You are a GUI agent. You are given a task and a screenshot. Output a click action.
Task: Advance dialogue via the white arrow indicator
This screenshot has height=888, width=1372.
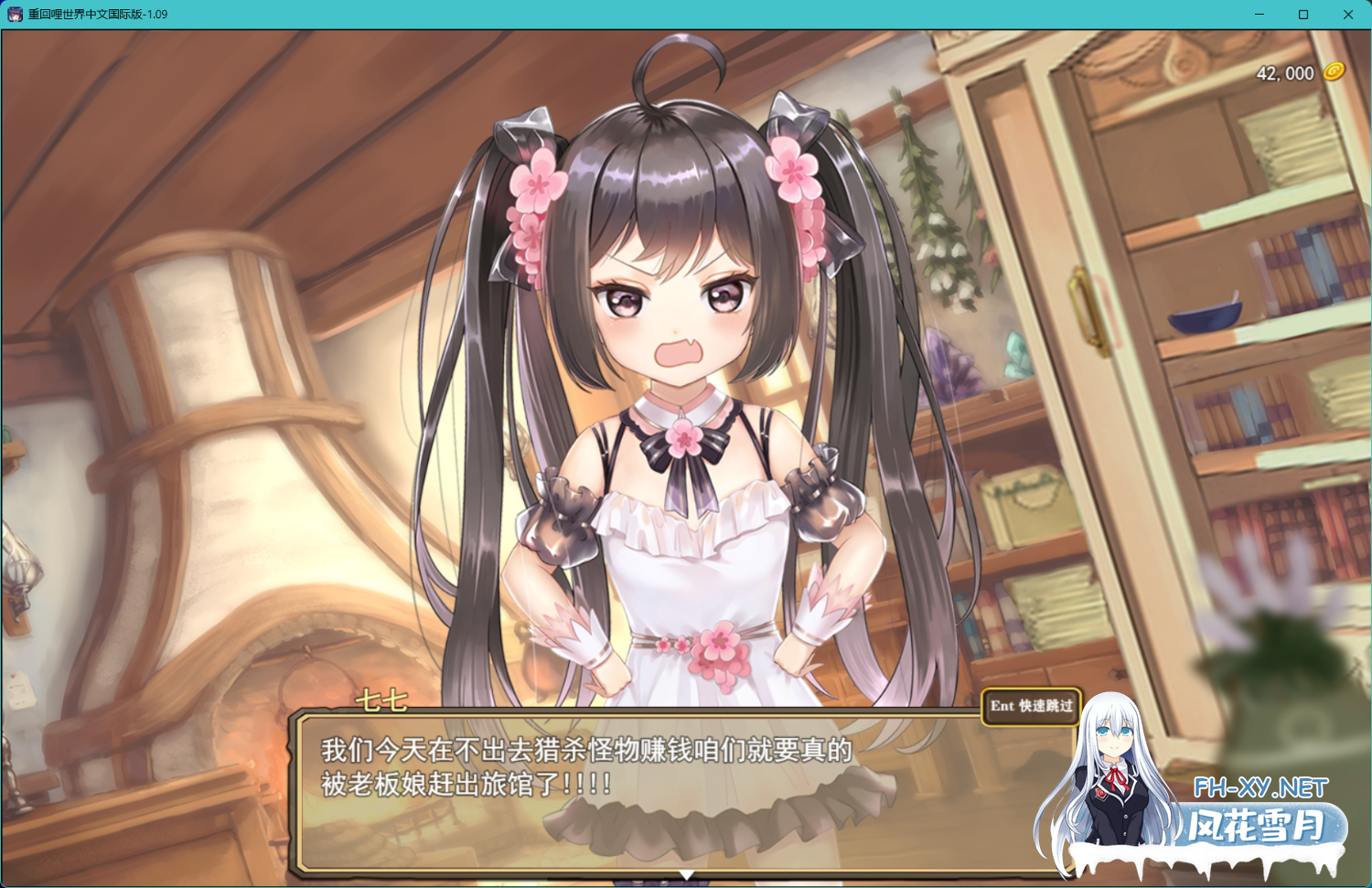point(686,875)
